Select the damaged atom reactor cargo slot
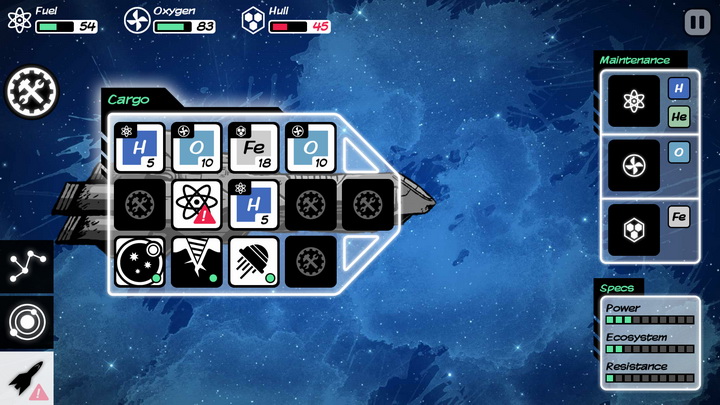720x405 pixels. [197, 205]
